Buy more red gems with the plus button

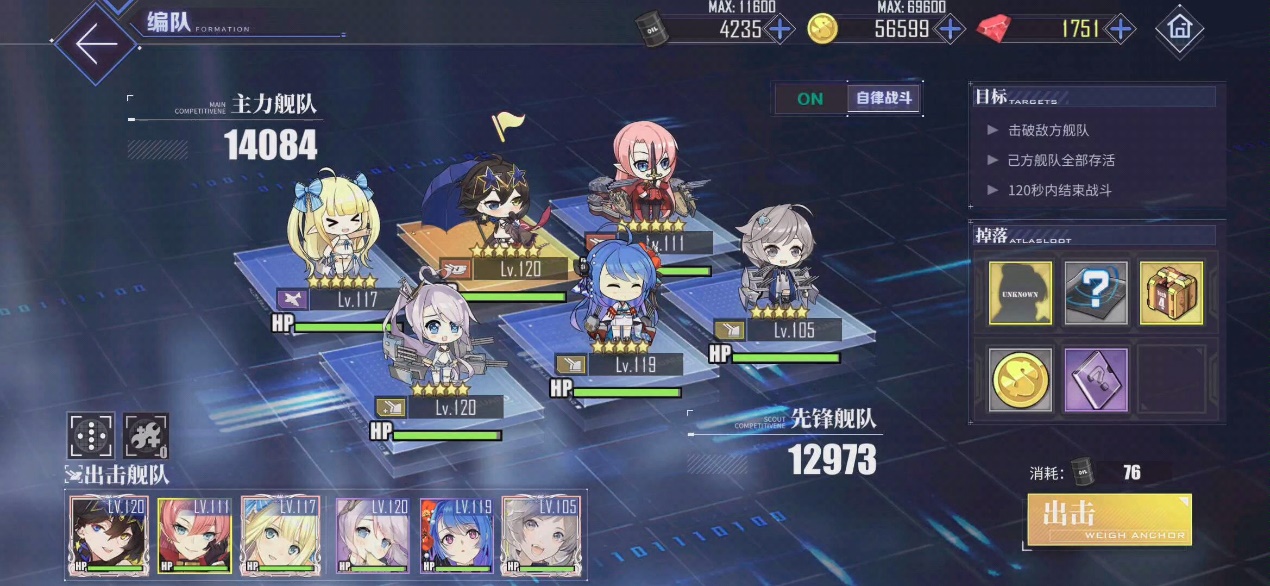coord(1120,29)
